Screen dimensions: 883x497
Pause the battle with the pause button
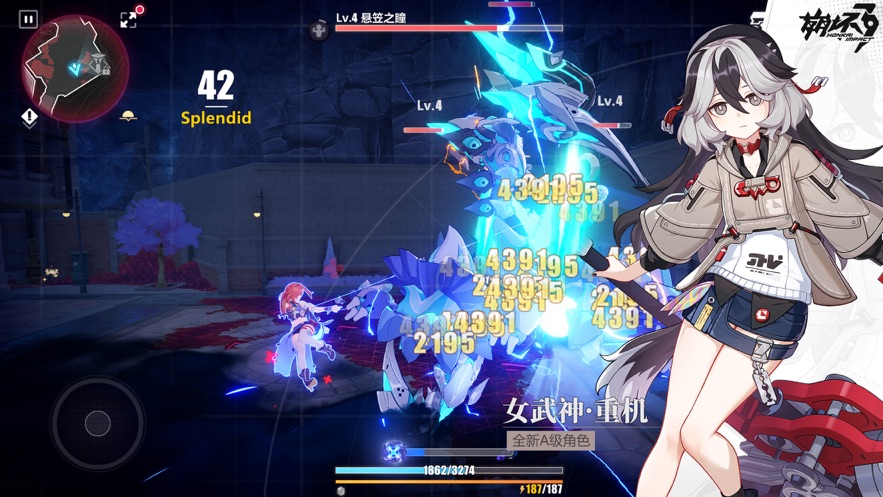tap(28, 19)
